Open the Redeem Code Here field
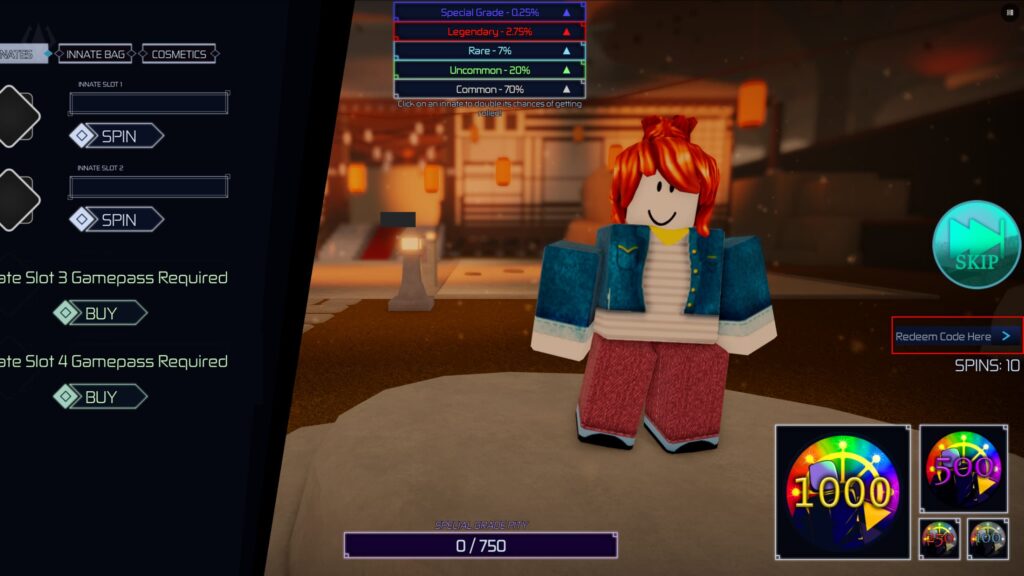This screenshot has width=1024, height=576. pyautogui.click(x=956, y=336)
